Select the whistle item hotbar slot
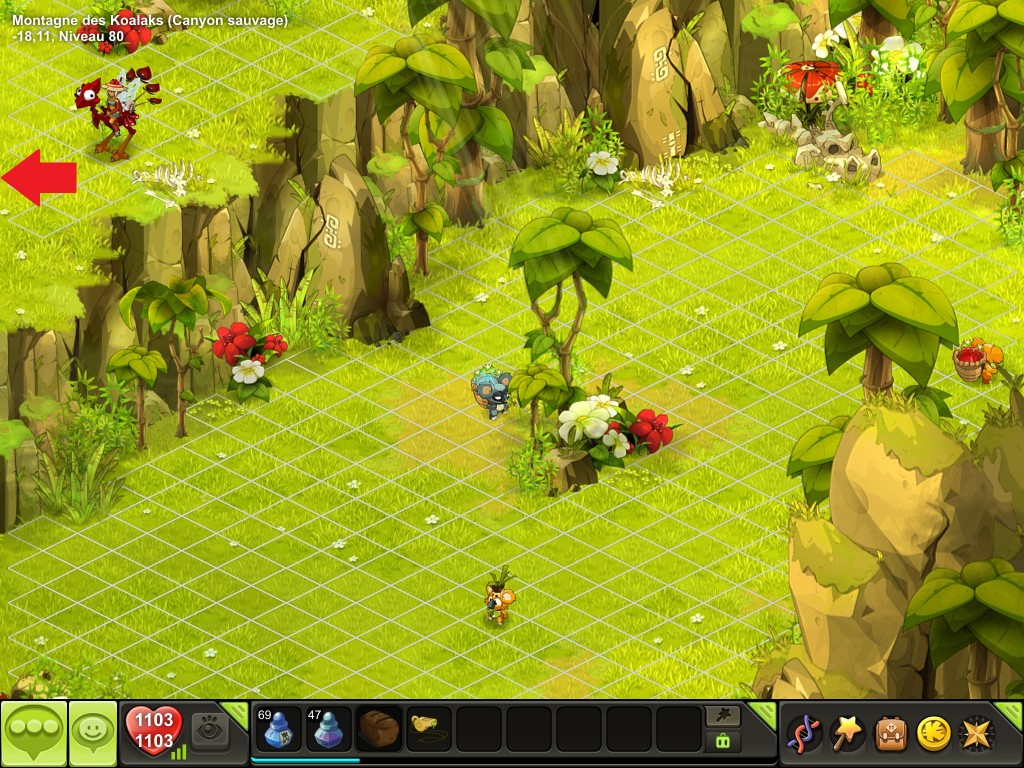This screenshot has width=1024, height=768. [429, 729]
